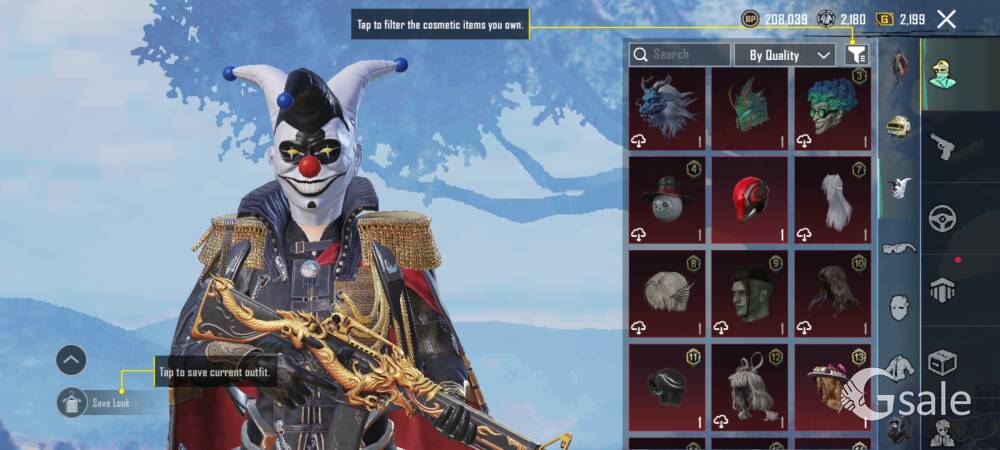
Task: Close the inventory screen with the X
Action: (946, 19)
